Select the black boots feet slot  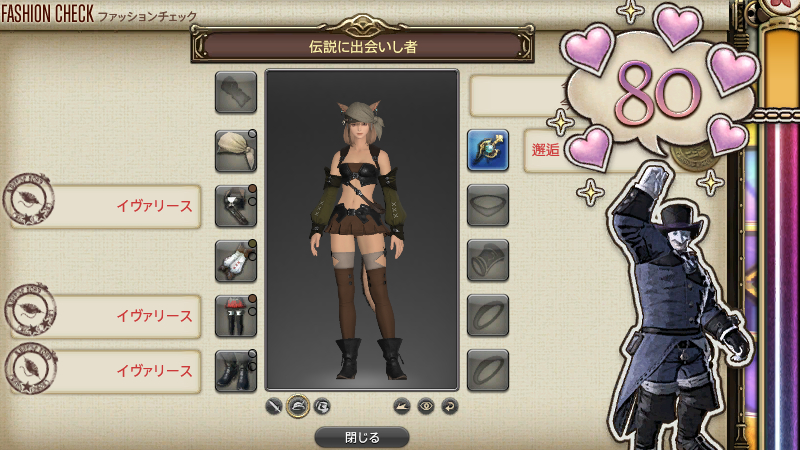tap(236, 371)
